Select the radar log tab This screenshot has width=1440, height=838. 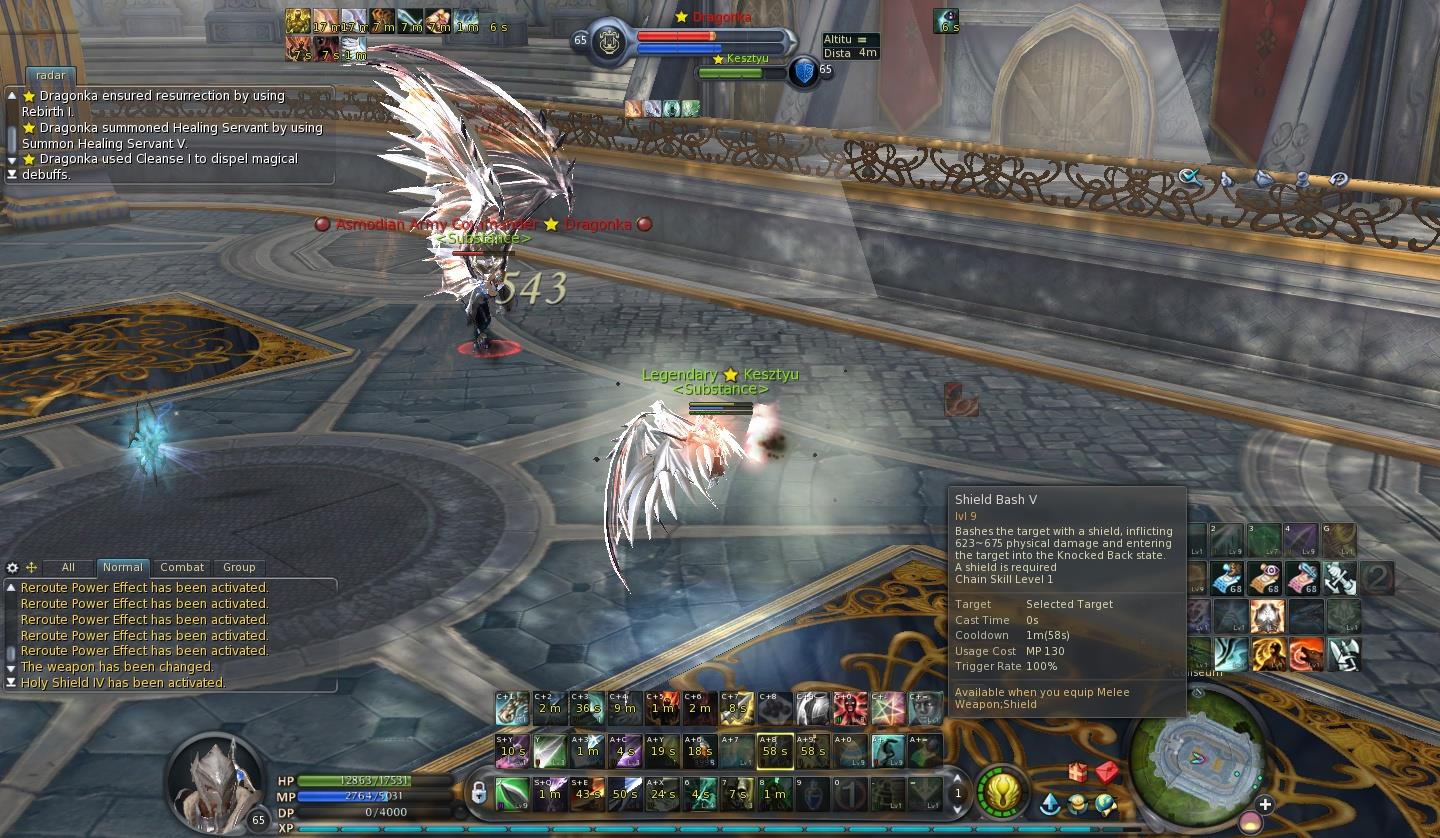click(x=51, y=75)
